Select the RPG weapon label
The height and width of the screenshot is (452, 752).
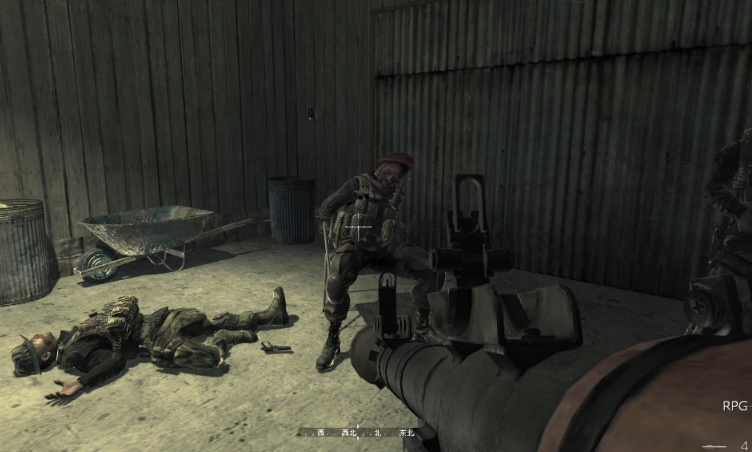[735, 406]
